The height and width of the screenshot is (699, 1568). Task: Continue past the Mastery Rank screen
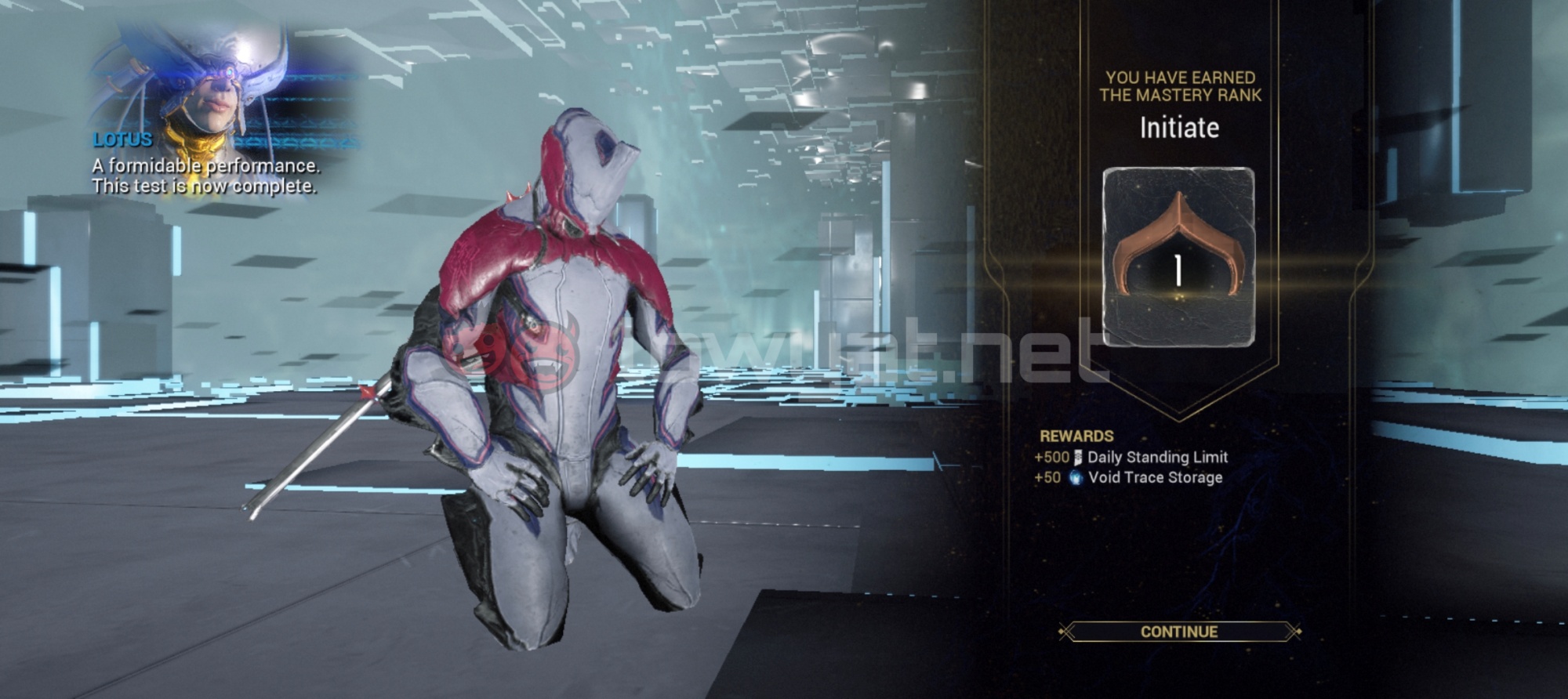[x=1178, y=632]
